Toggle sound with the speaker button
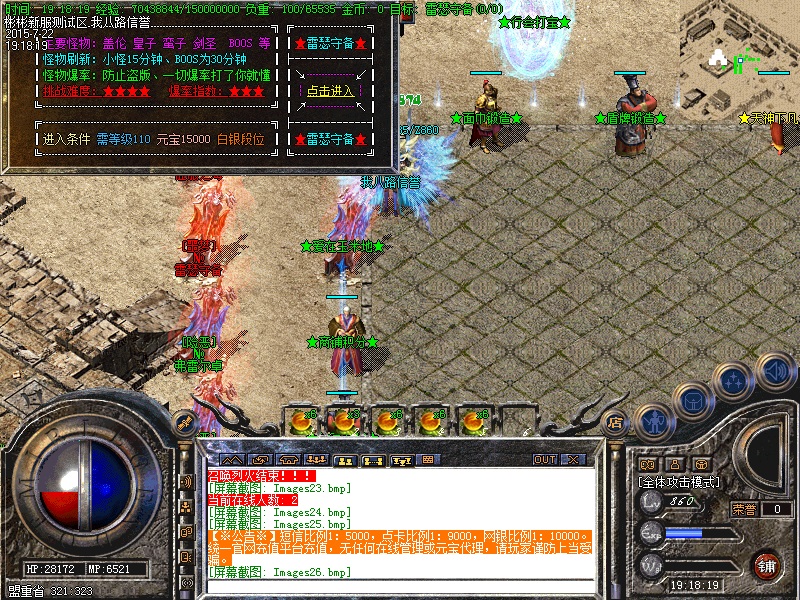 coord(774,368)
